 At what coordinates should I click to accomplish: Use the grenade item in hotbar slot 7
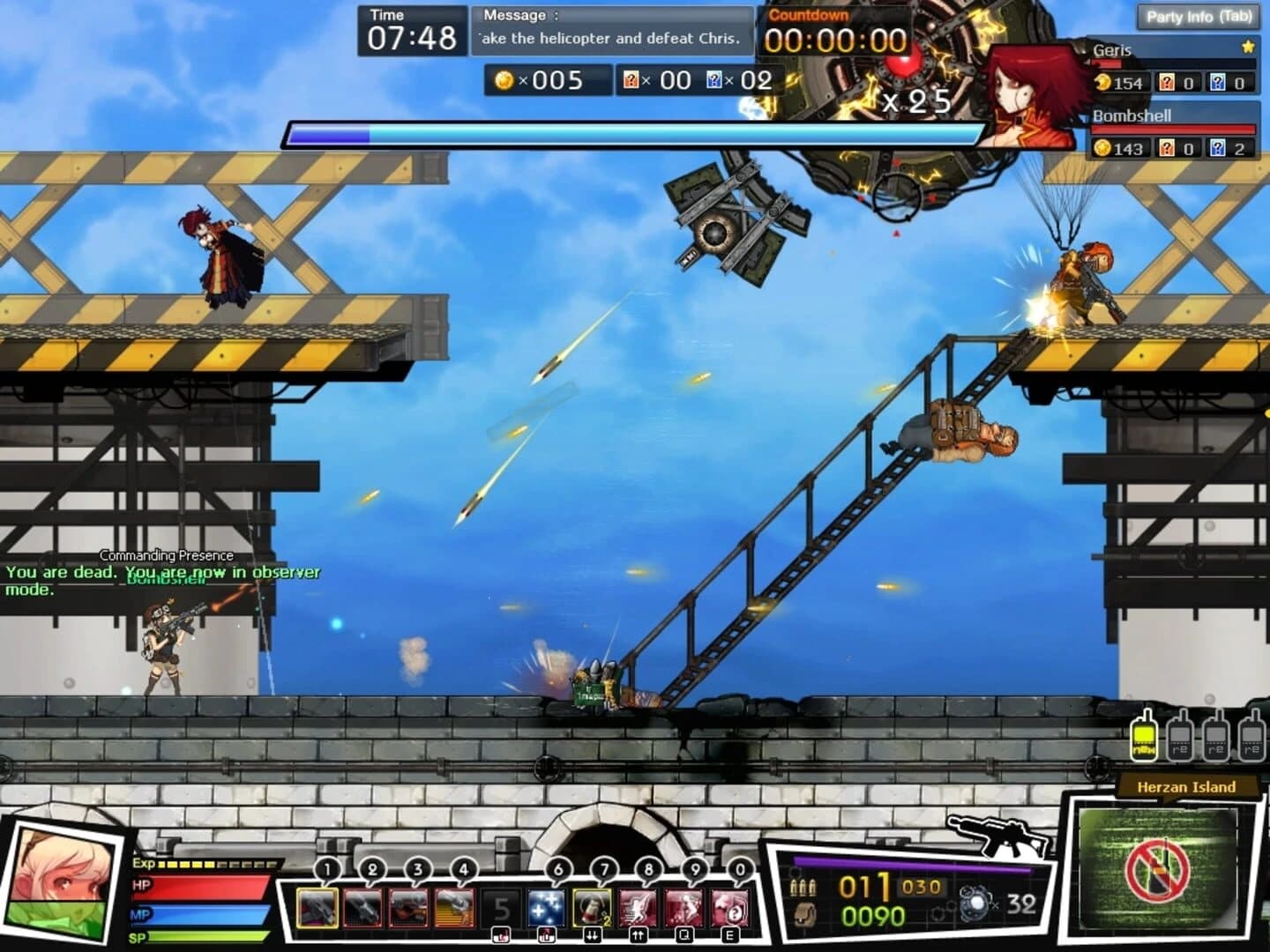[590, 907]
